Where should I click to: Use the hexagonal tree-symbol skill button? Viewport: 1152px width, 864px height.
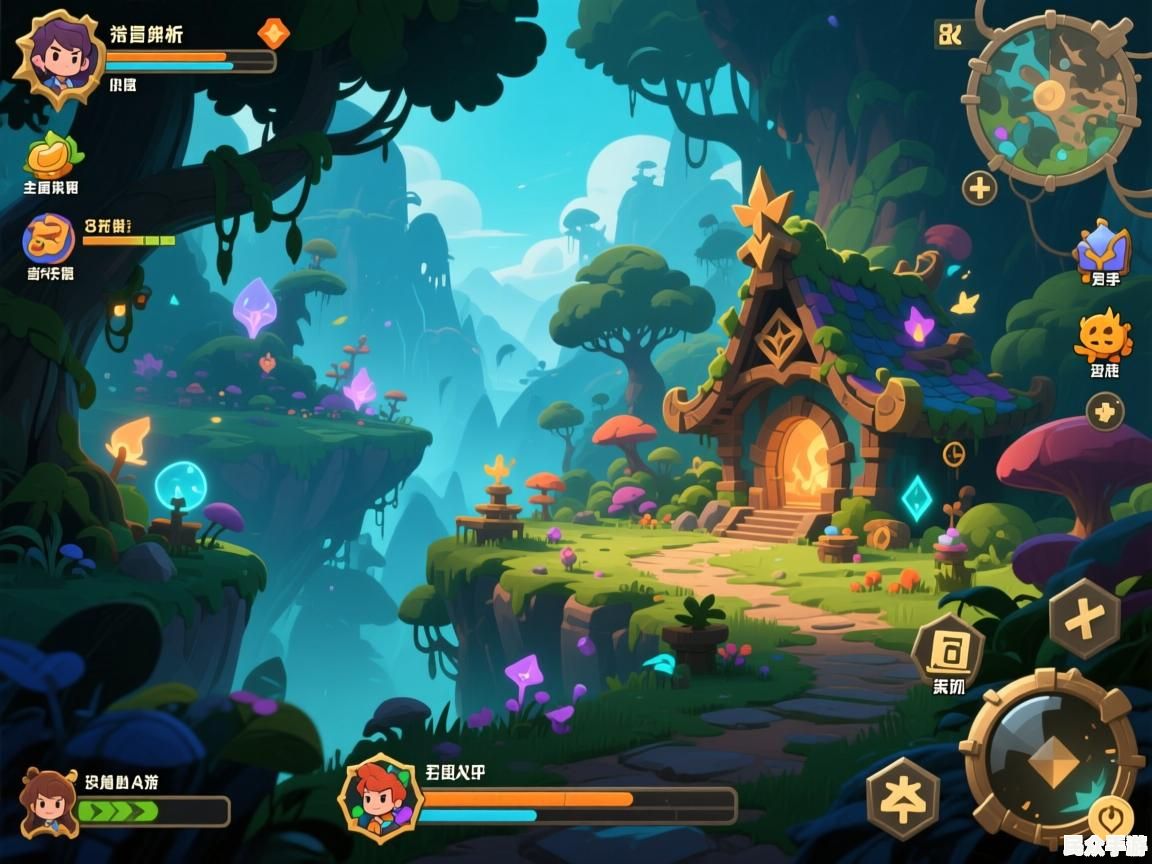pos(902,798)
